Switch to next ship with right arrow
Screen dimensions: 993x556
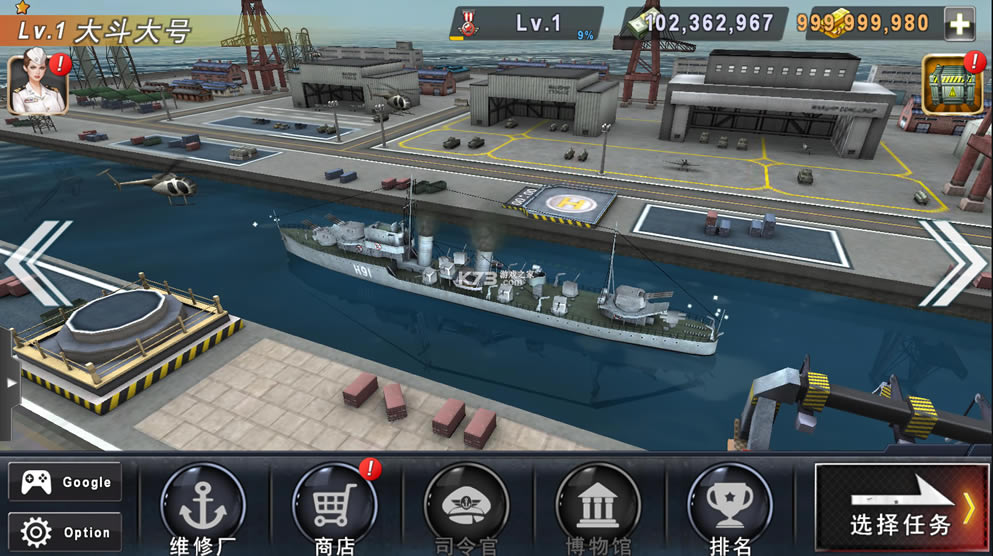[954, 263]
